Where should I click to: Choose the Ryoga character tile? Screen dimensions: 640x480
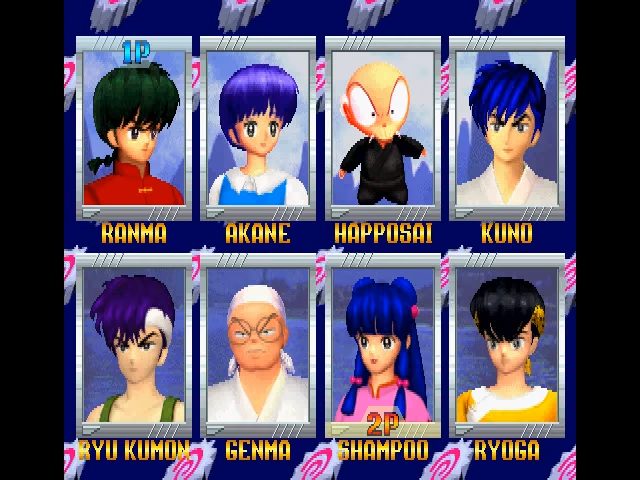point(506,345)
